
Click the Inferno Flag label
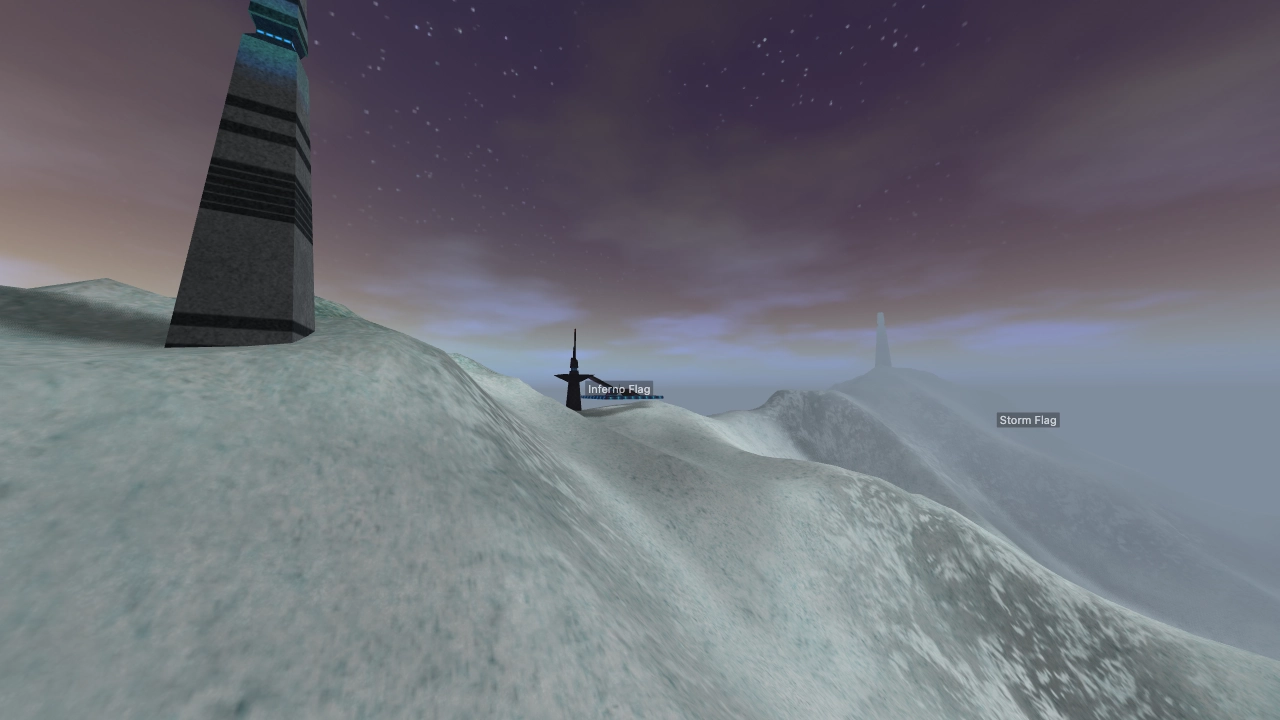[618, 388]
